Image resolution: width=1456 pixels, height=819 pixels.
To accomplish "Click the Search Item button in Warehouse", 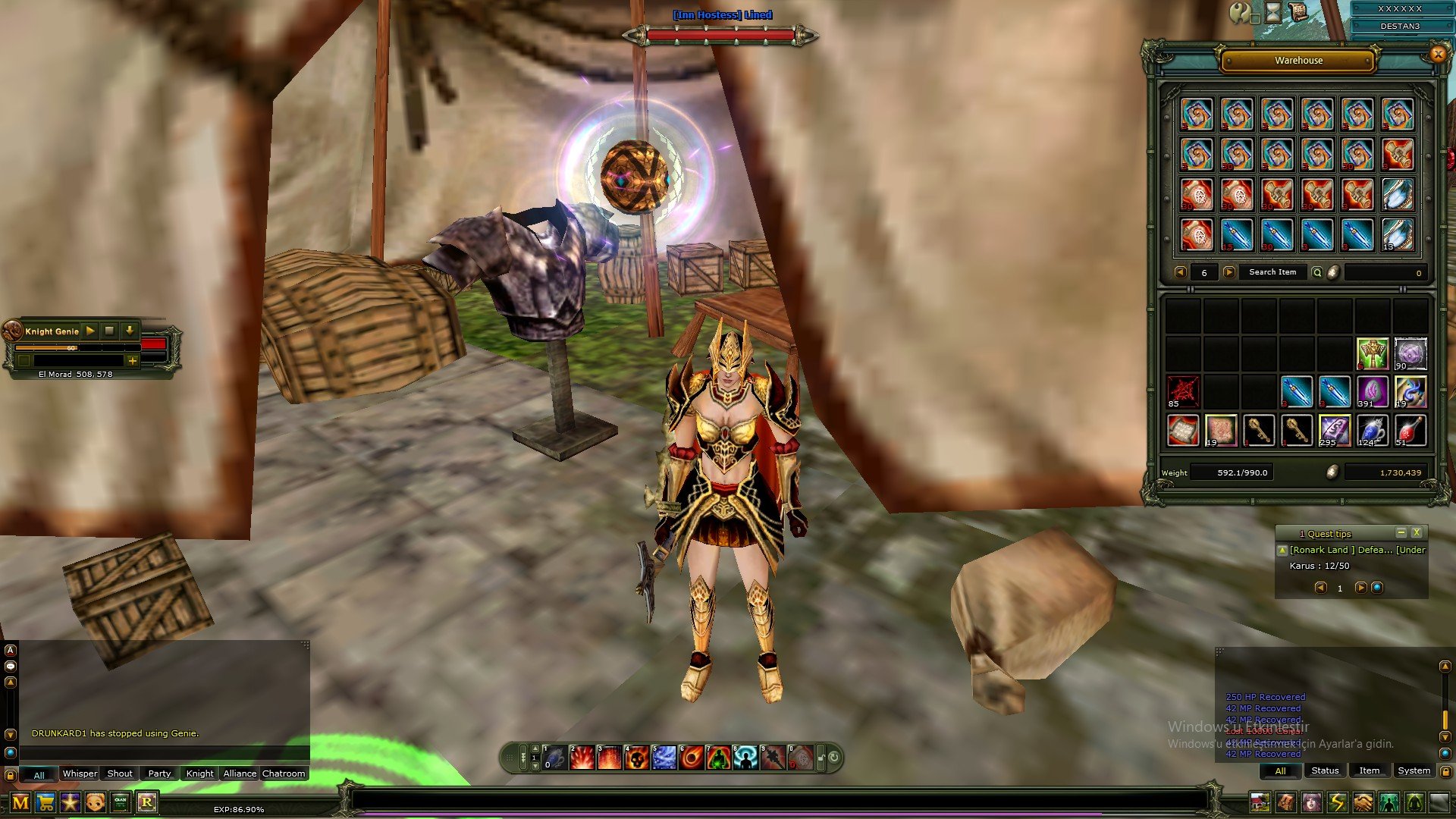I will [1273, 272].
